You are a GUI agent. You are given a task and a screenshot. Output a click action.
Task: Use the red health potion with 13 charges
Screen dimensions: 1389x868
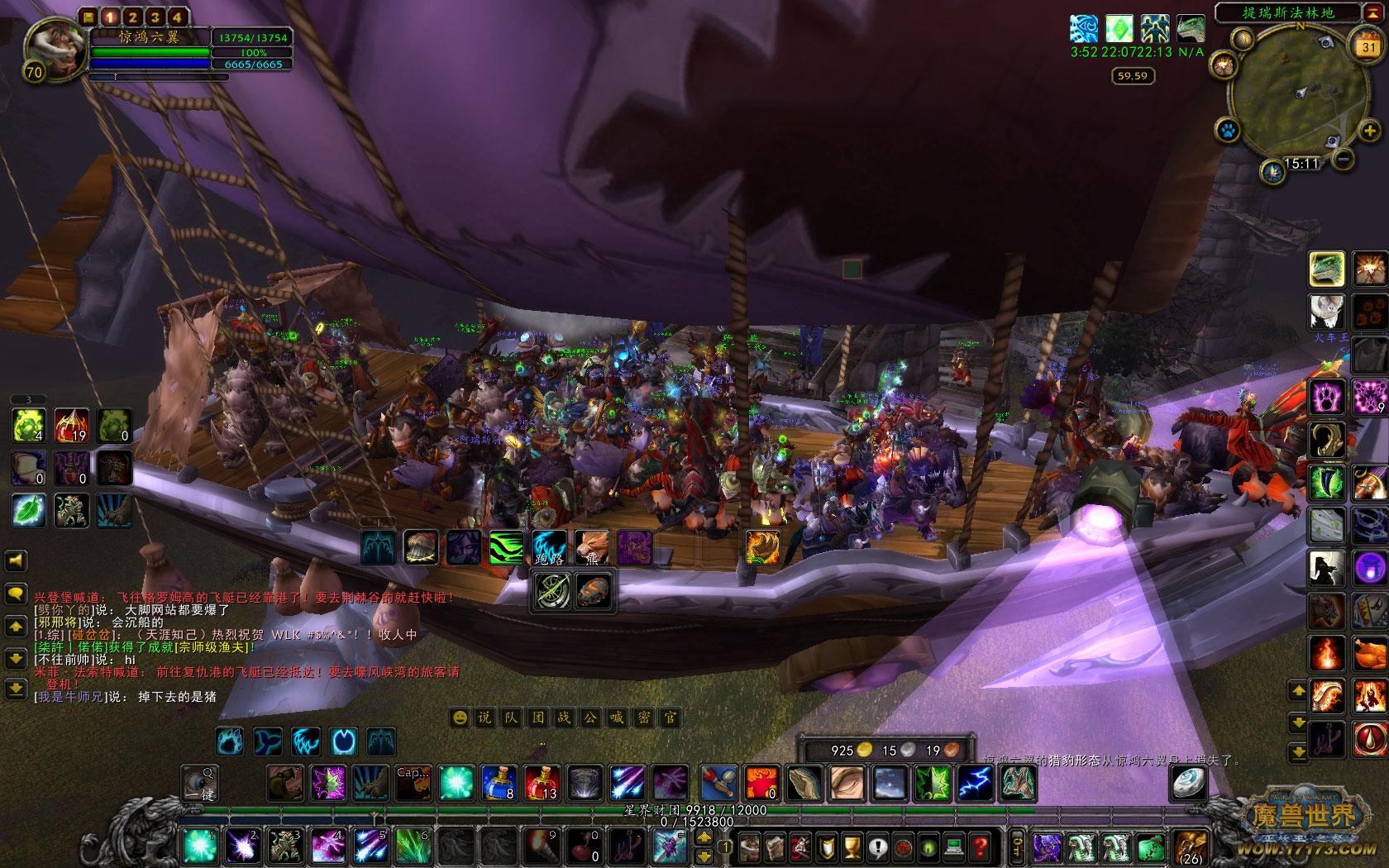pos(542,782)
